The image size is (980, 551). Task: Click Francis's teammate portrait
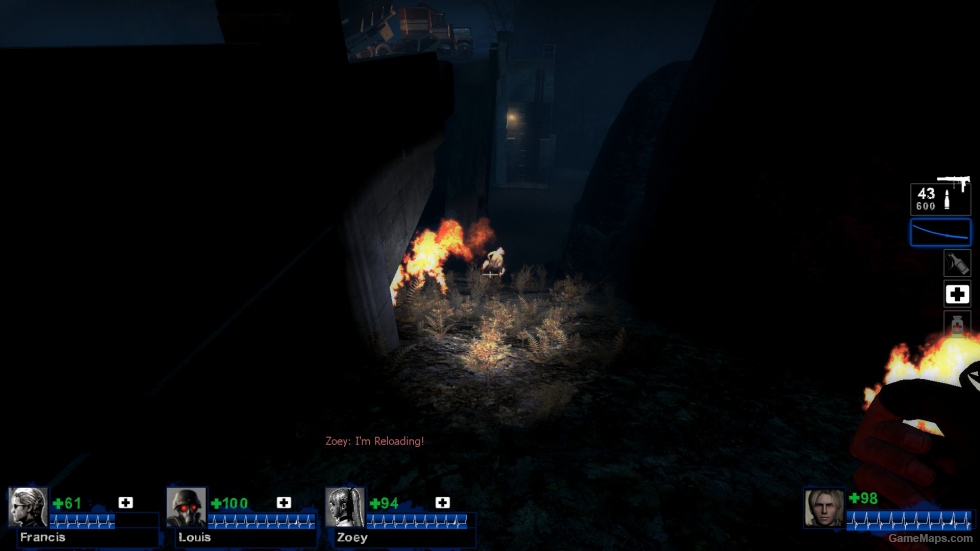tap(27, 507)
